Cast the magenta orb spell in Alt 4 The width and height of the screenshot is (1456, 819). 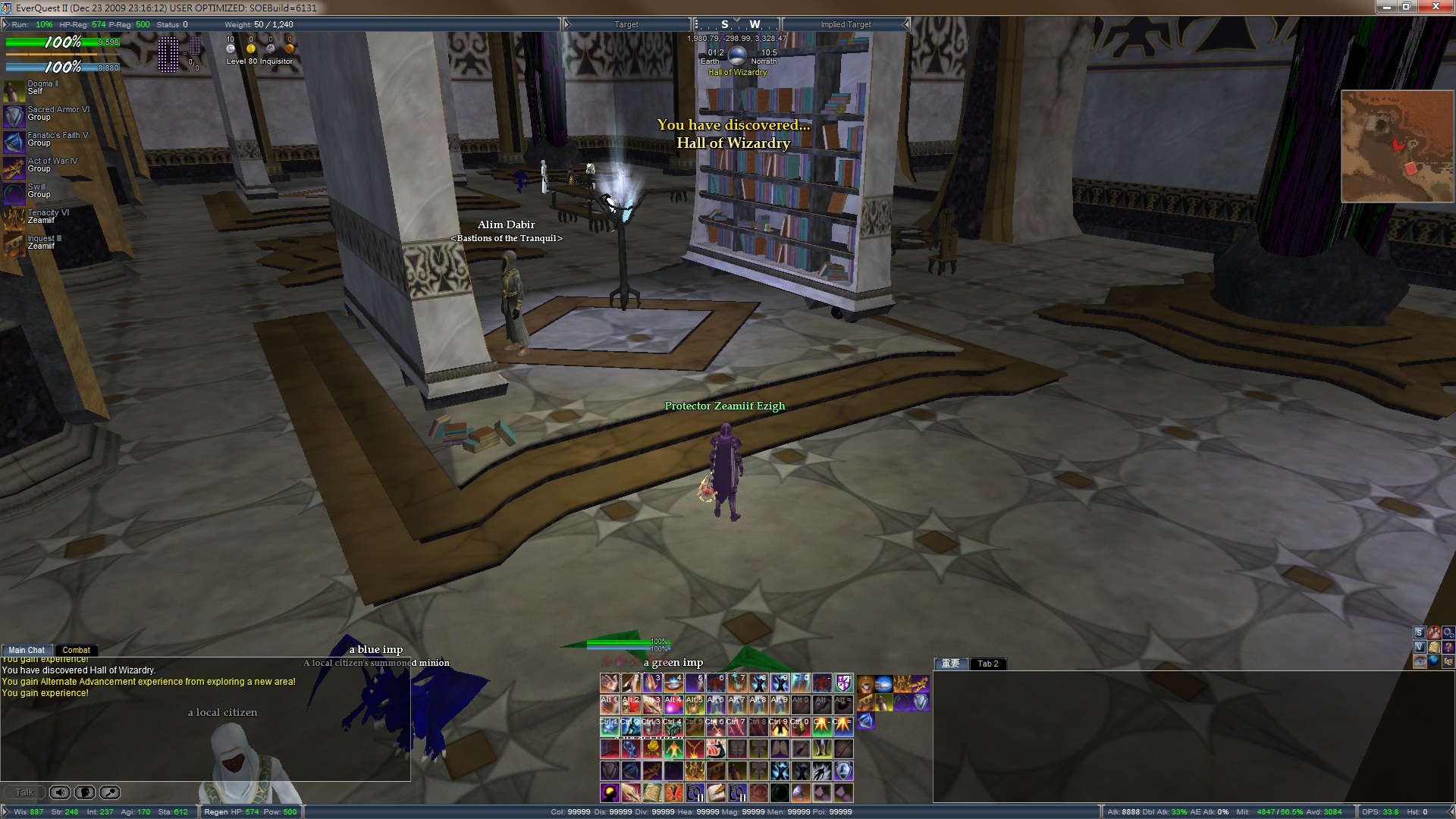(673, 704)
